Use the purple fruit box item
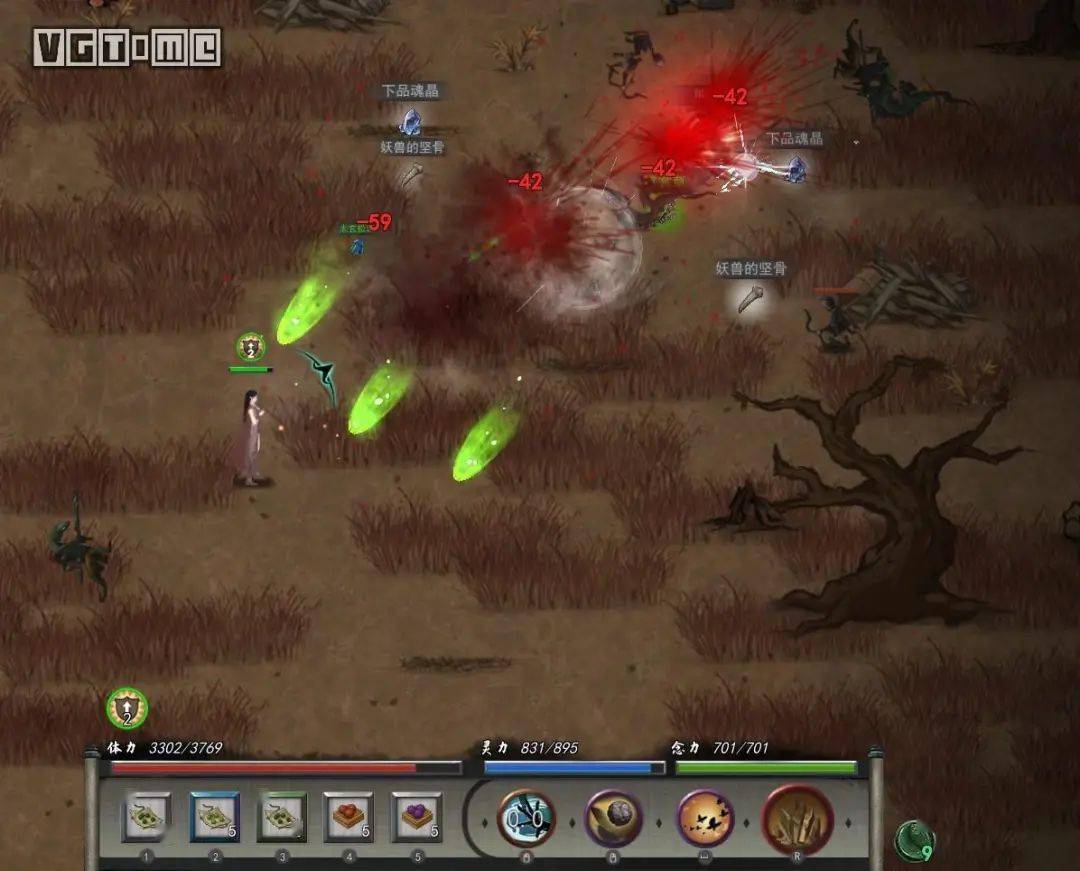Screen dimensions: 1080x871 tap(416, 817)
